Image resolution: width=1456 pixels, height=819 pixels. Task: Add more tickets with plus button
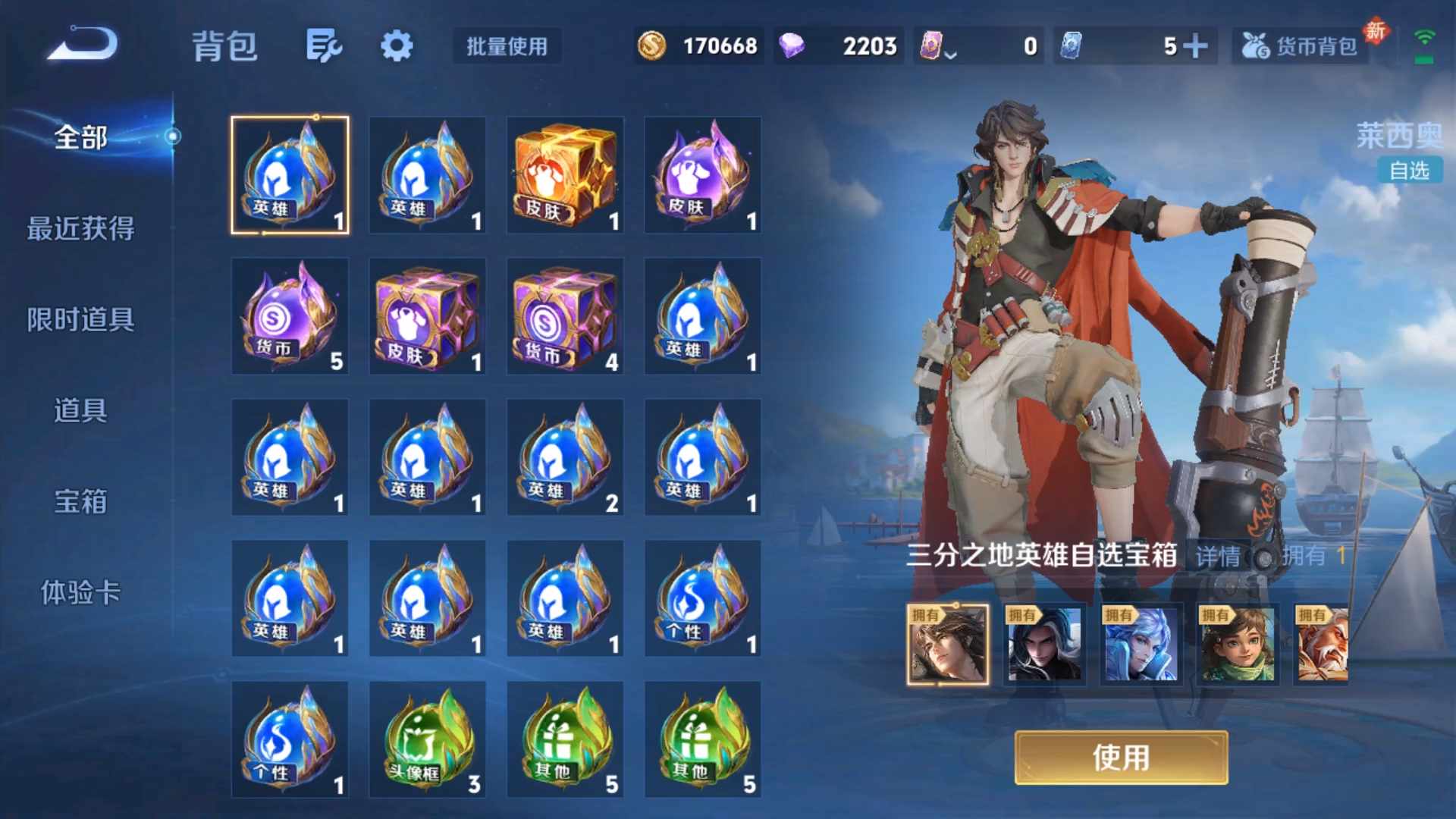[1196, 46]
